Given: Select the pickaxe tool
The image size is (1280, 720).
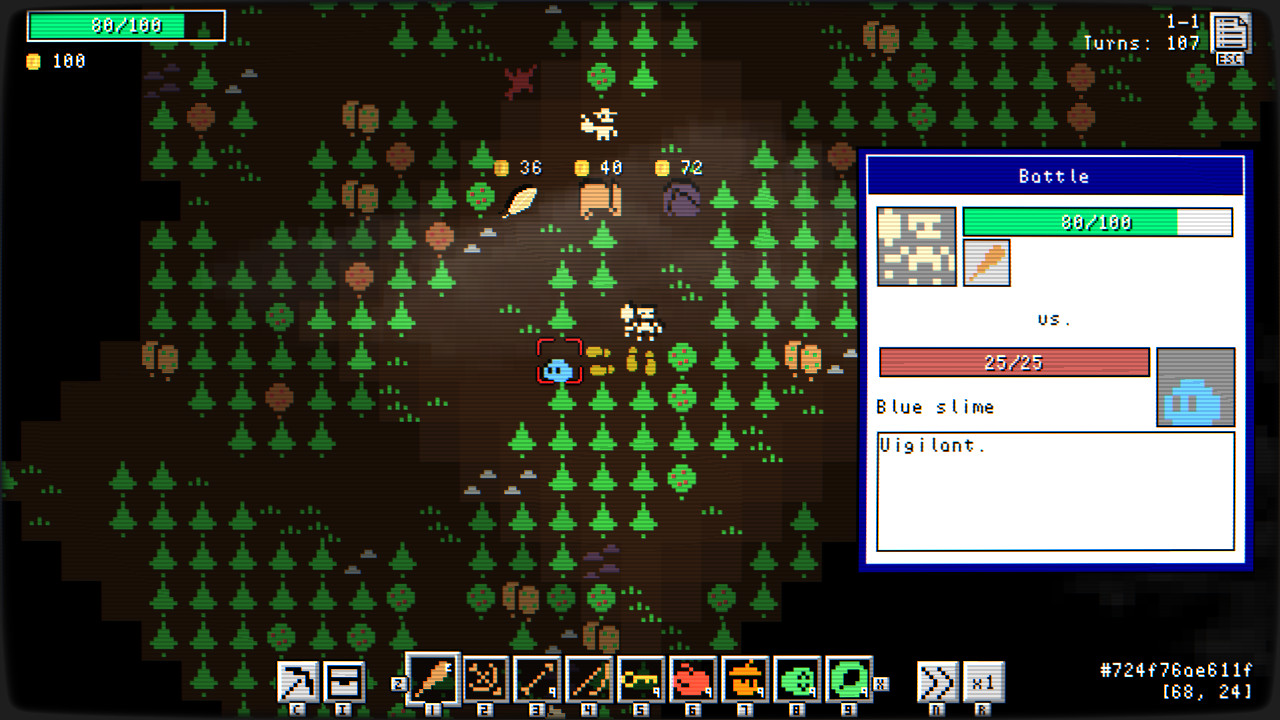Looking at the screenshot, I should [x=295, y=683].
